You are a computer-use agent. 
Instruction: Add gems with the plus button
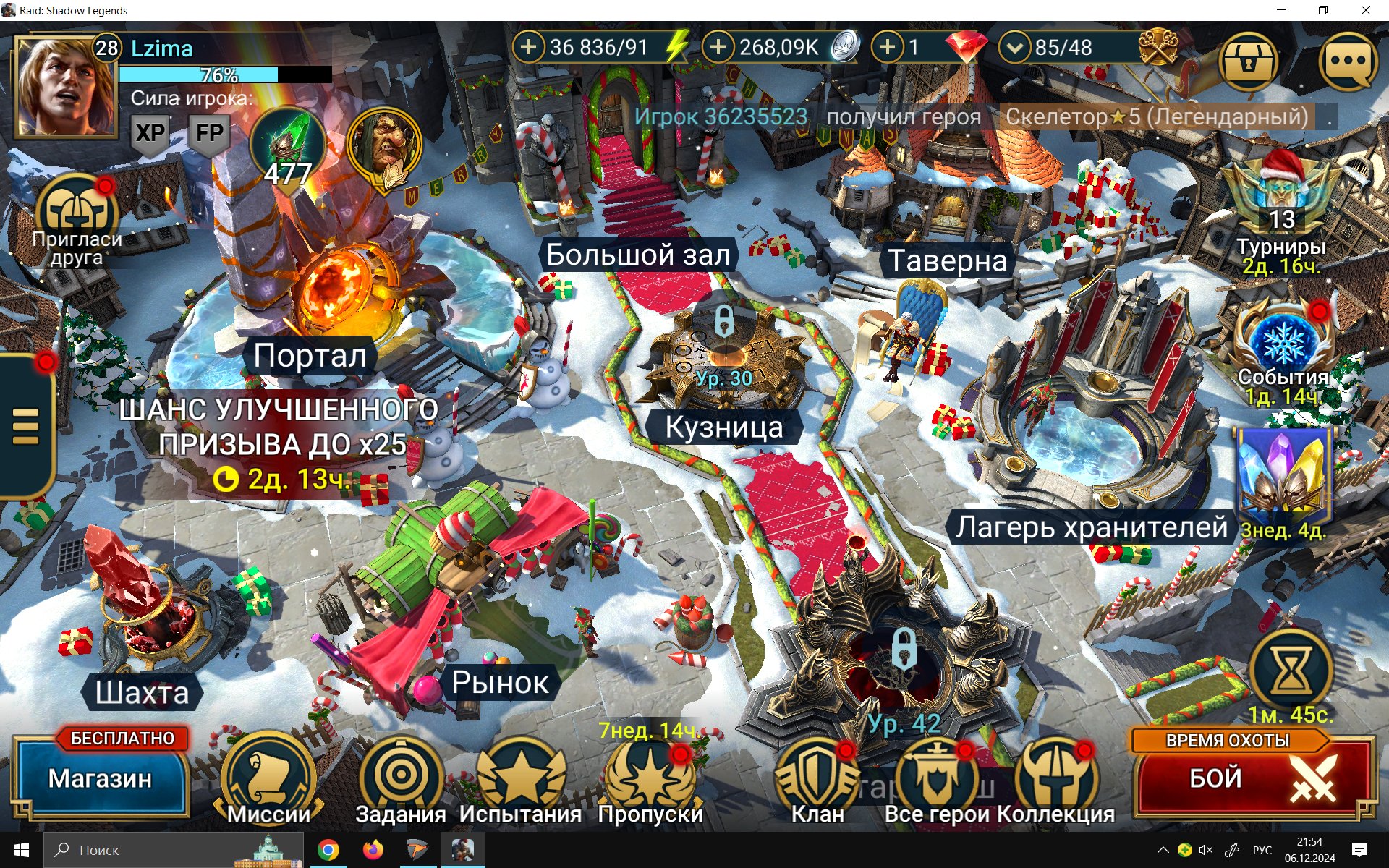pos(888,48)
